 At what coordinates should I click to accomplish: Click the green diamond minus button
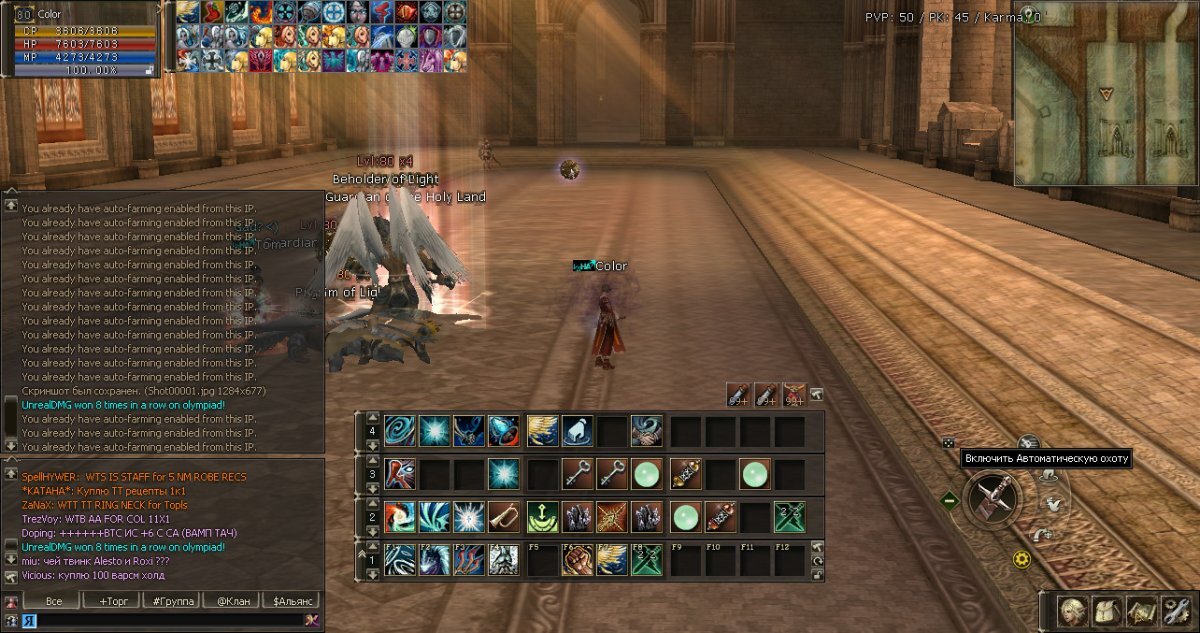click(950, 499)
